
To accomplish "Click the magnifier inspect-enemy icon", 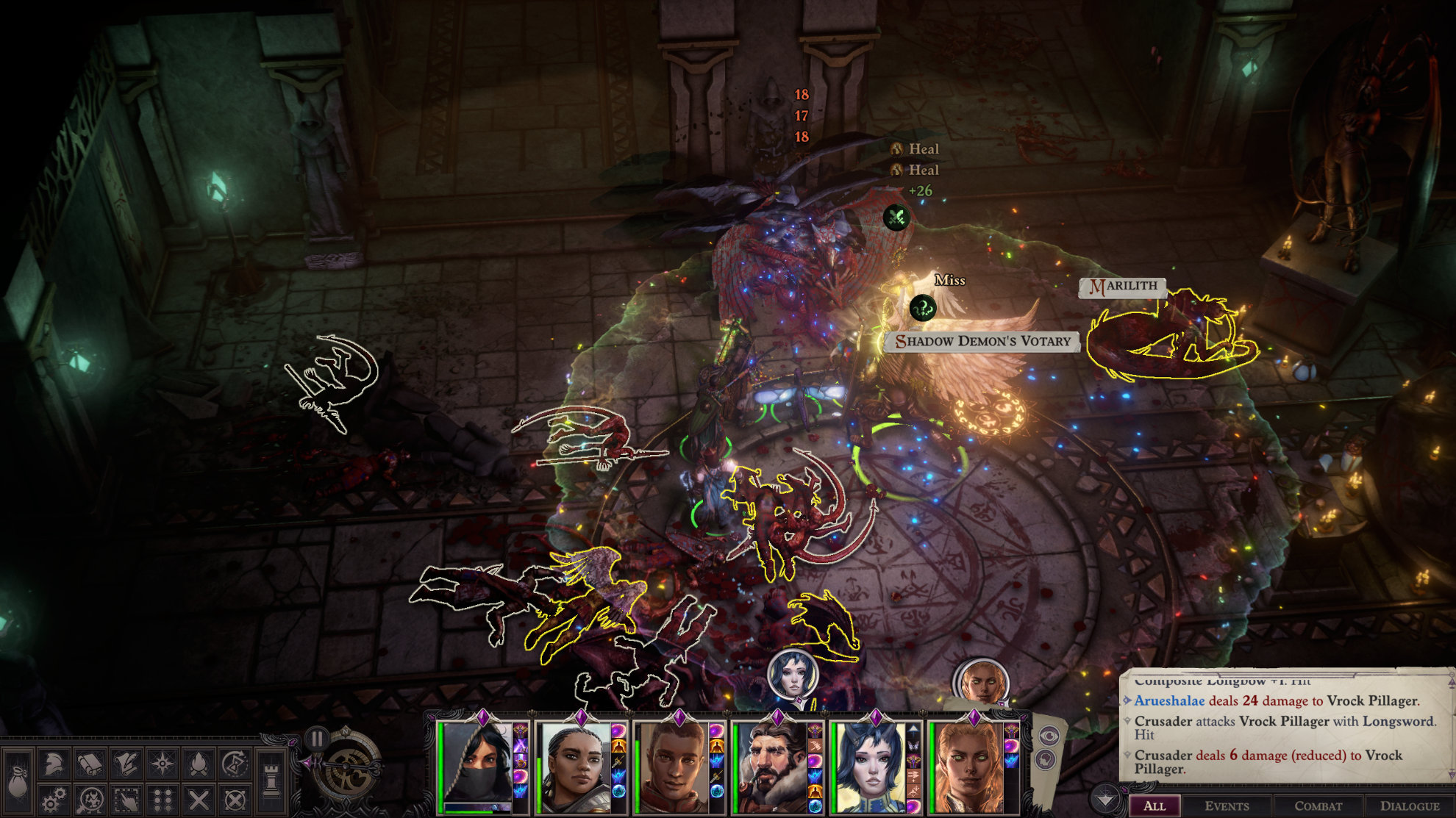I will coord(90,799).
